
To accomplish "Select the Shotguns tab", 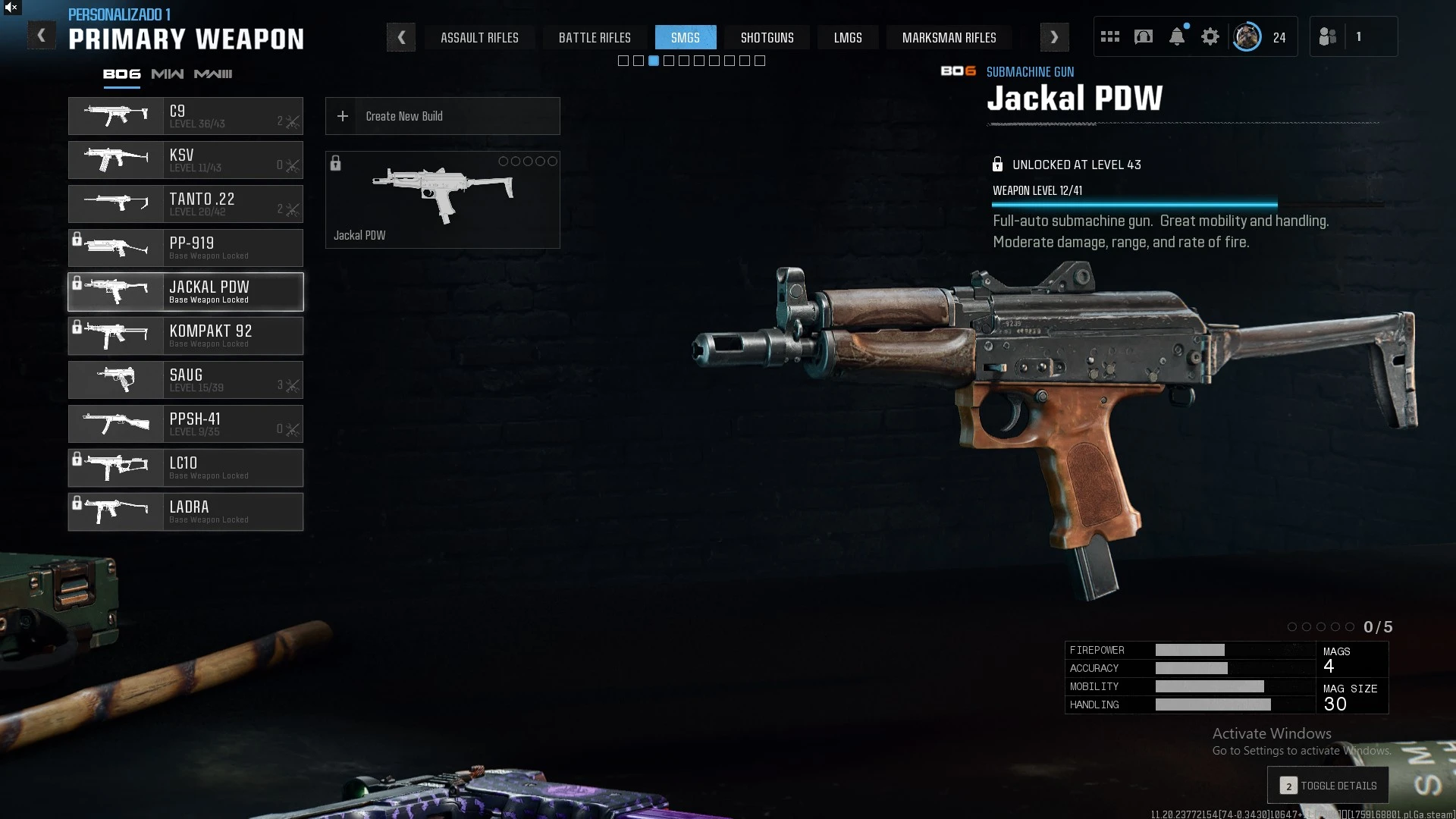I will click(x=767, y=37).
